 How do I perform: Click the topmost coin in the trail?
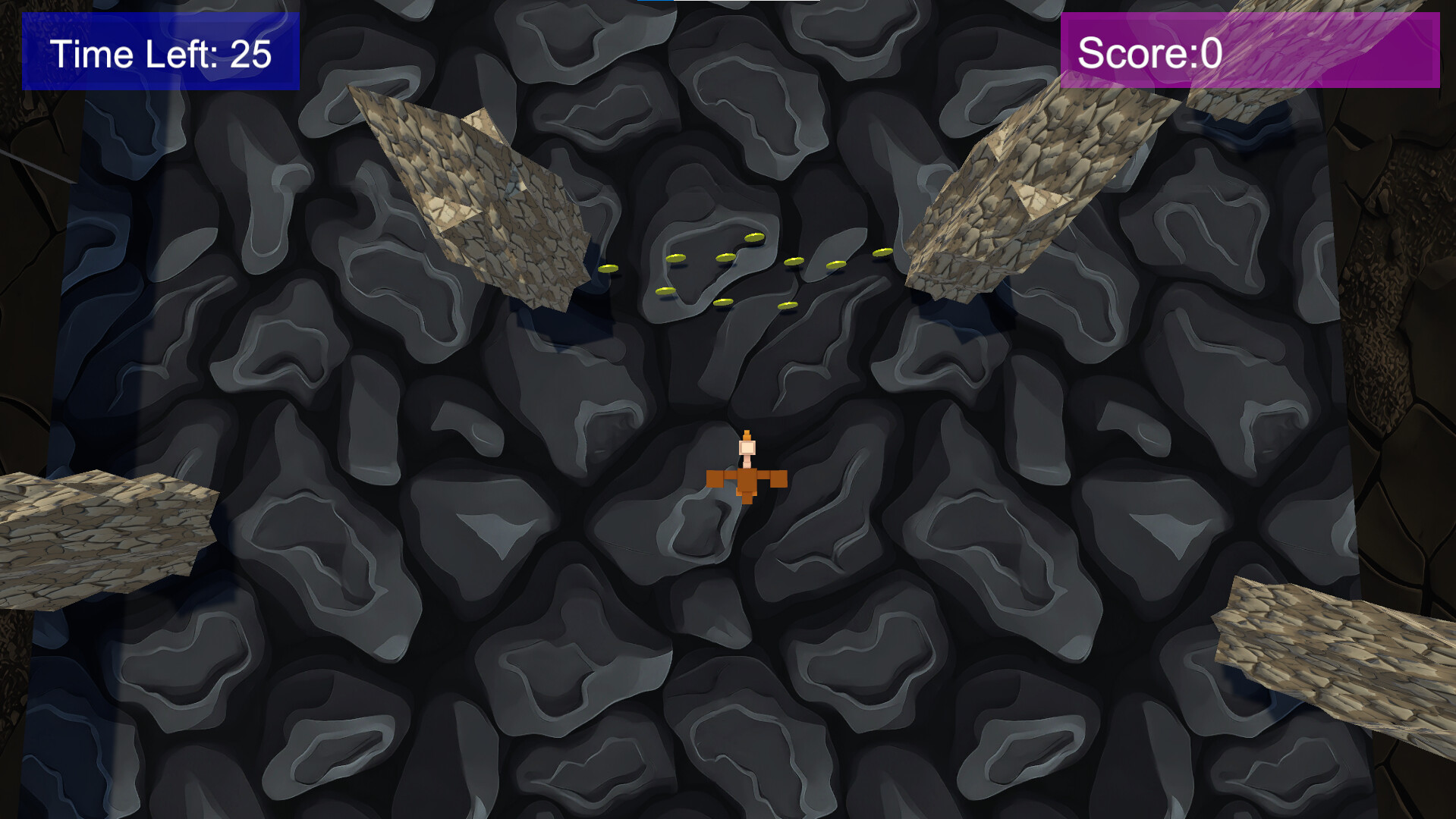click(755, 238)
